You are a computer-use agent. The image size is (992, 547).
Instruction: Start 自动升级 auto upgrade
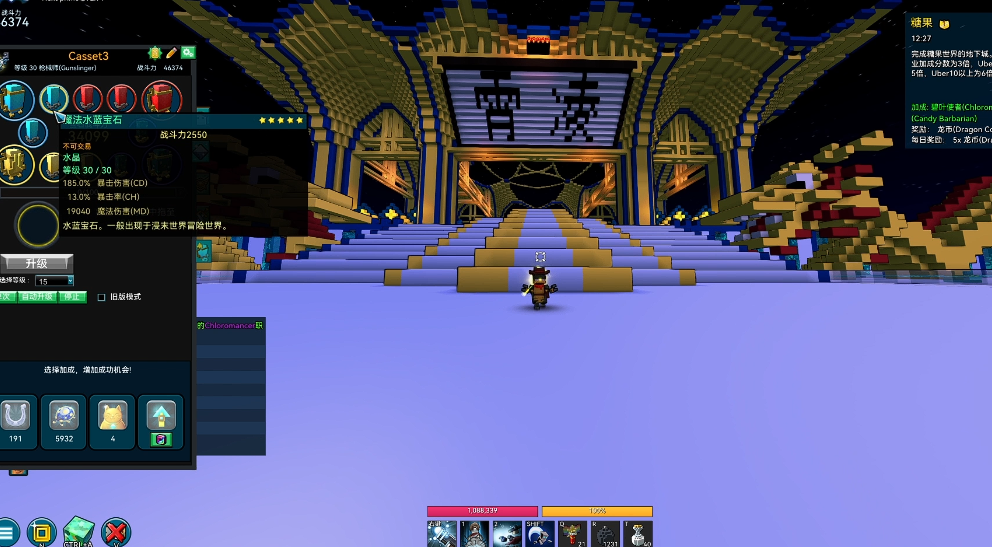coord(36,297)
